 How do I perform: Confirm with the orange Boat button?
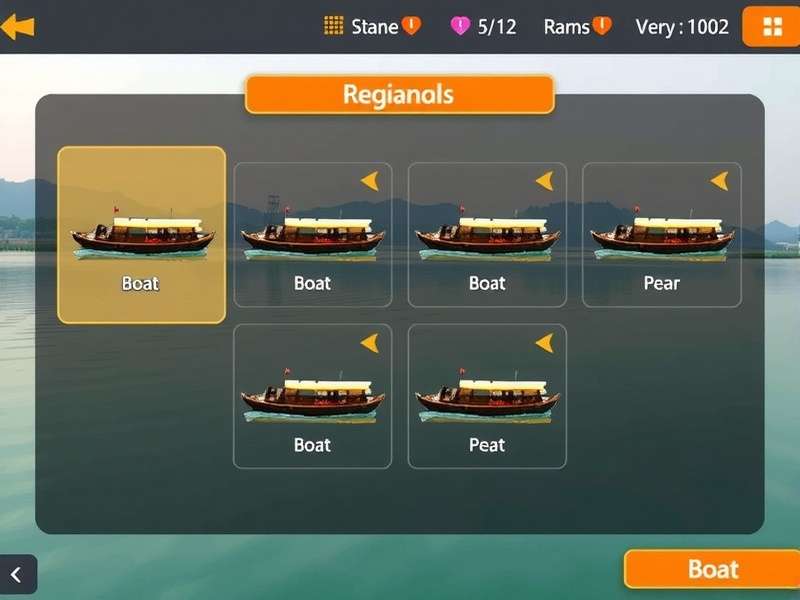click(712, 569)
